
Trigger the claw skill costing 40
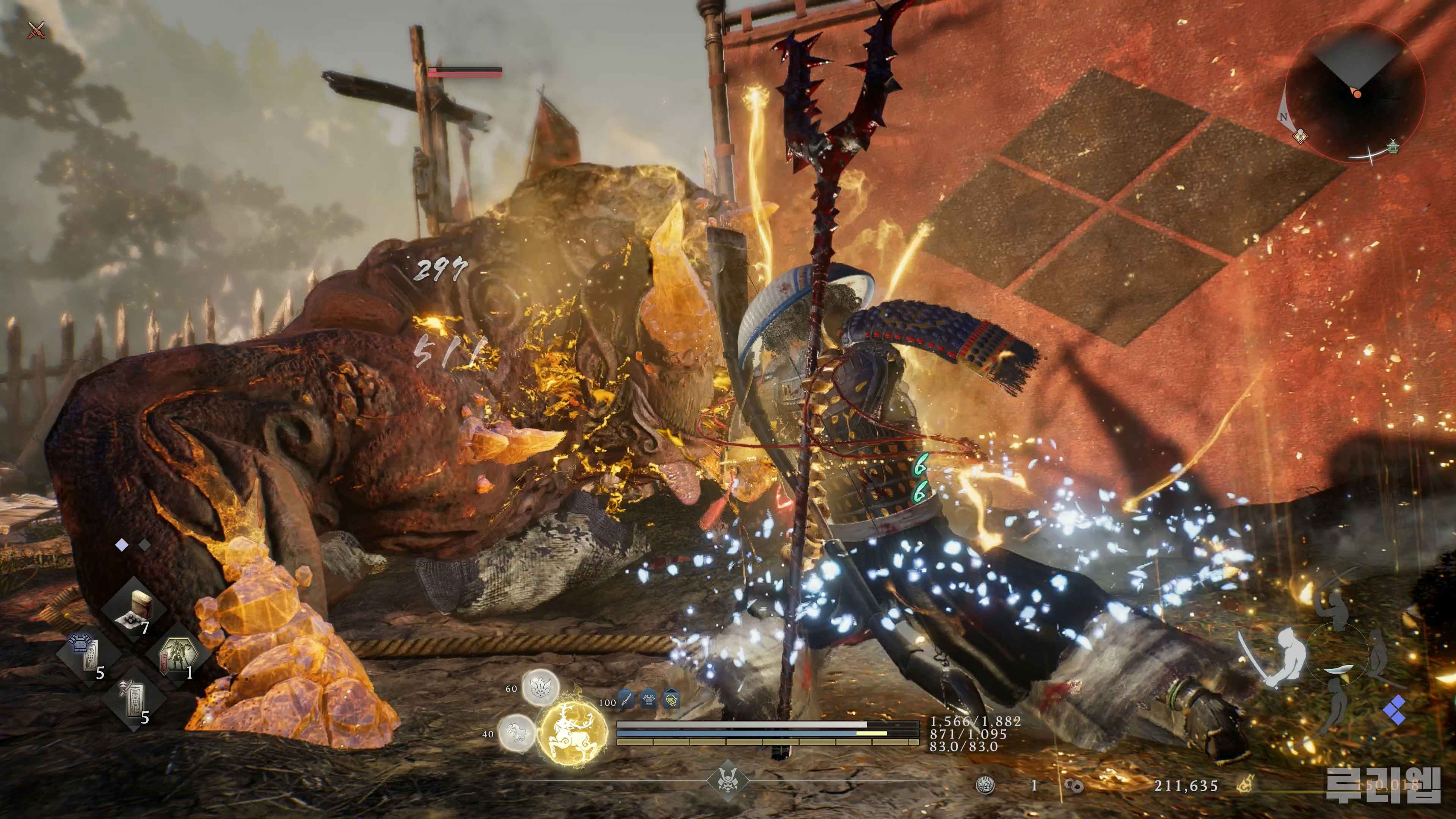point(516,734)
